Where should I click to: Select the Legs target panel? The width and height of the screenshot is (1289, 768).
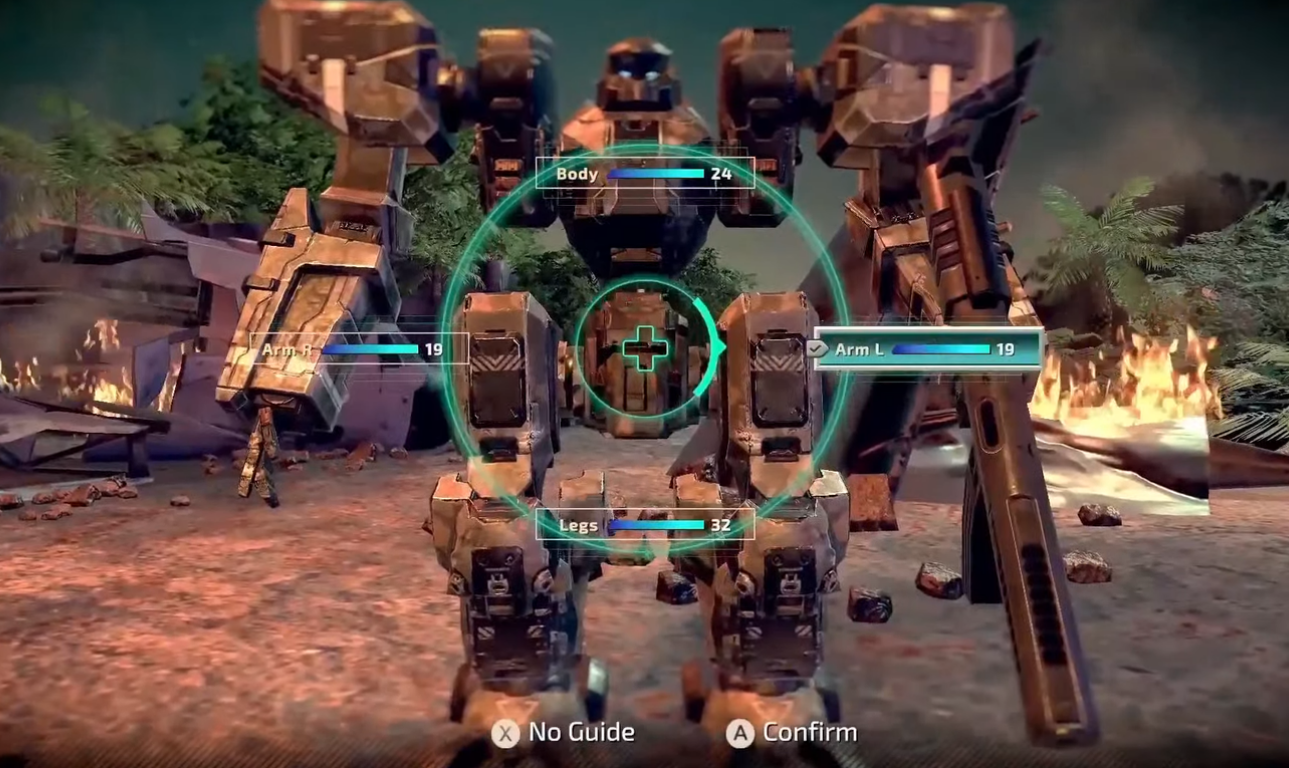pyautogui.click(x=645, y=524)
